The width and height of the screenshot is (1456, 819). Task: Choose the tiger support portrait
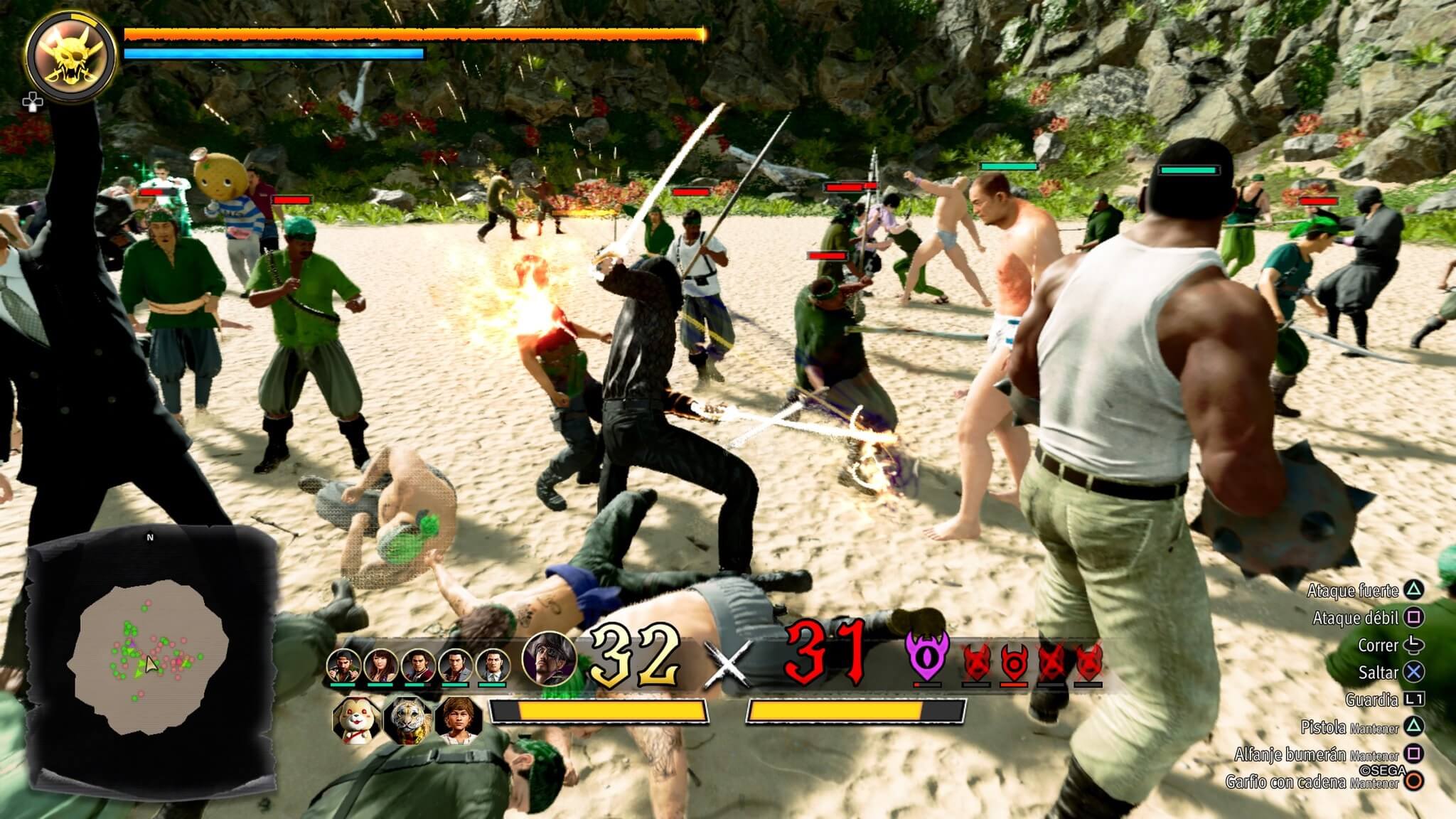[x=408, y=719]
